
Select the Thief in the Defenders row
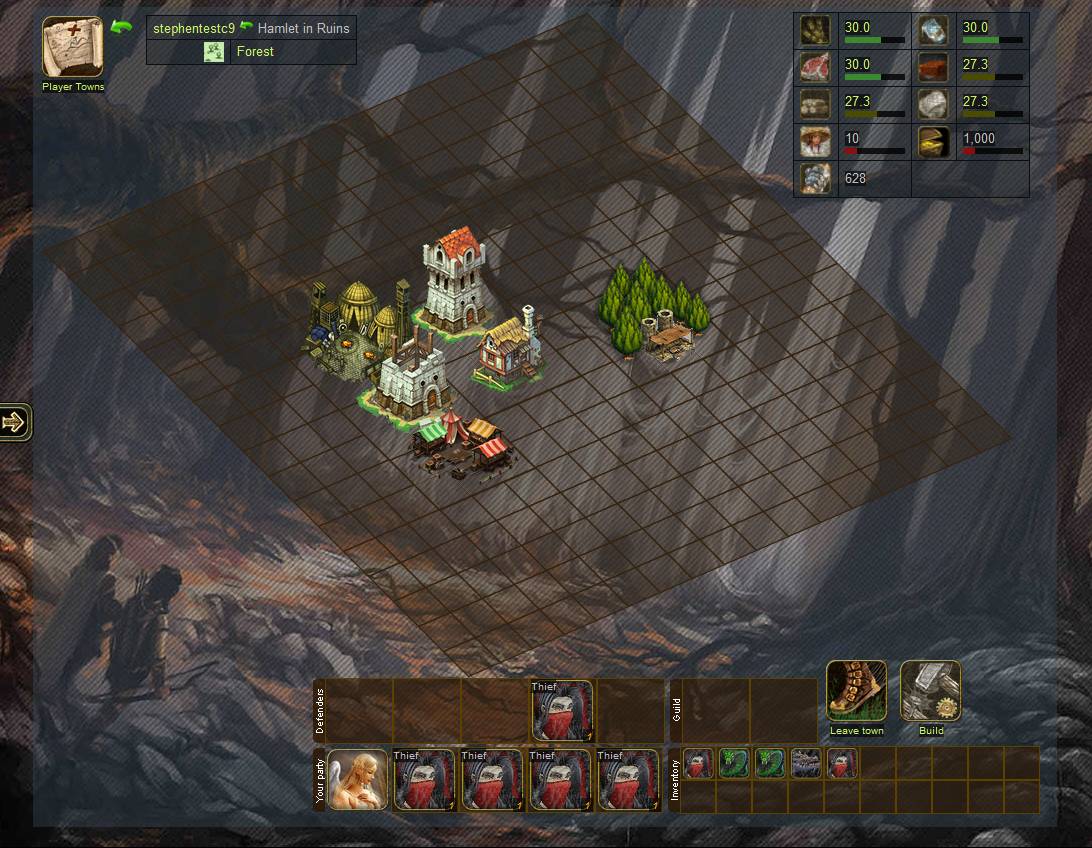(562, 711)
